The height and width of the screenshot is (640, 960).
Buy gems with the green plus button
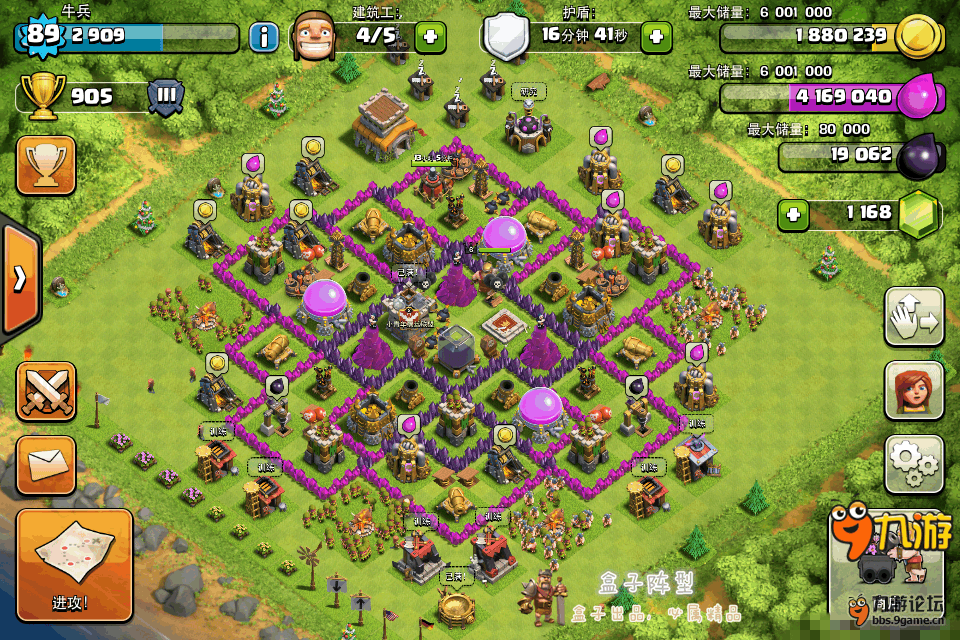(x=793, y=213)
